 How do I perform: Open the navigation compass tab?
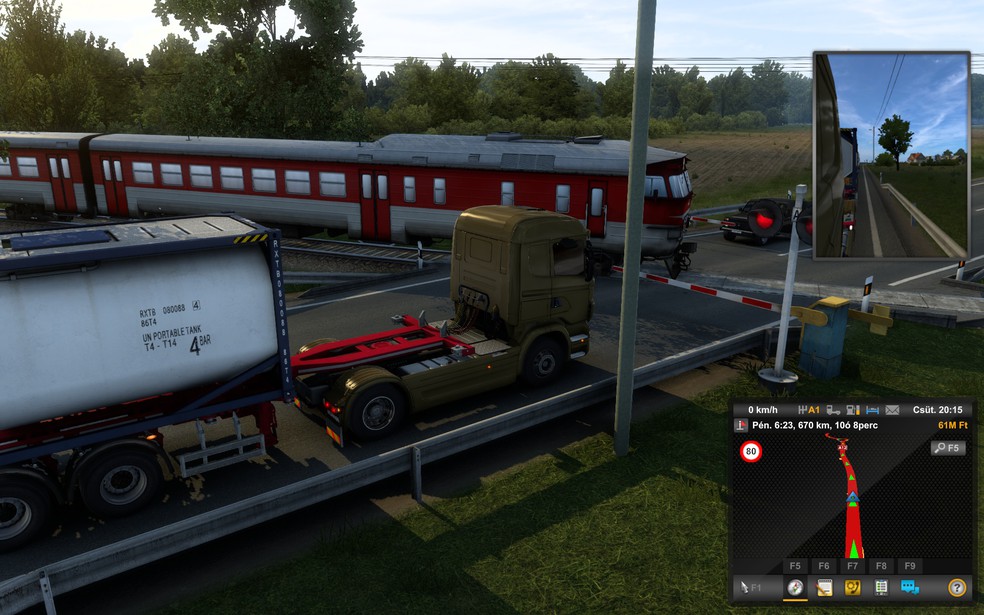tap(795, 588)
